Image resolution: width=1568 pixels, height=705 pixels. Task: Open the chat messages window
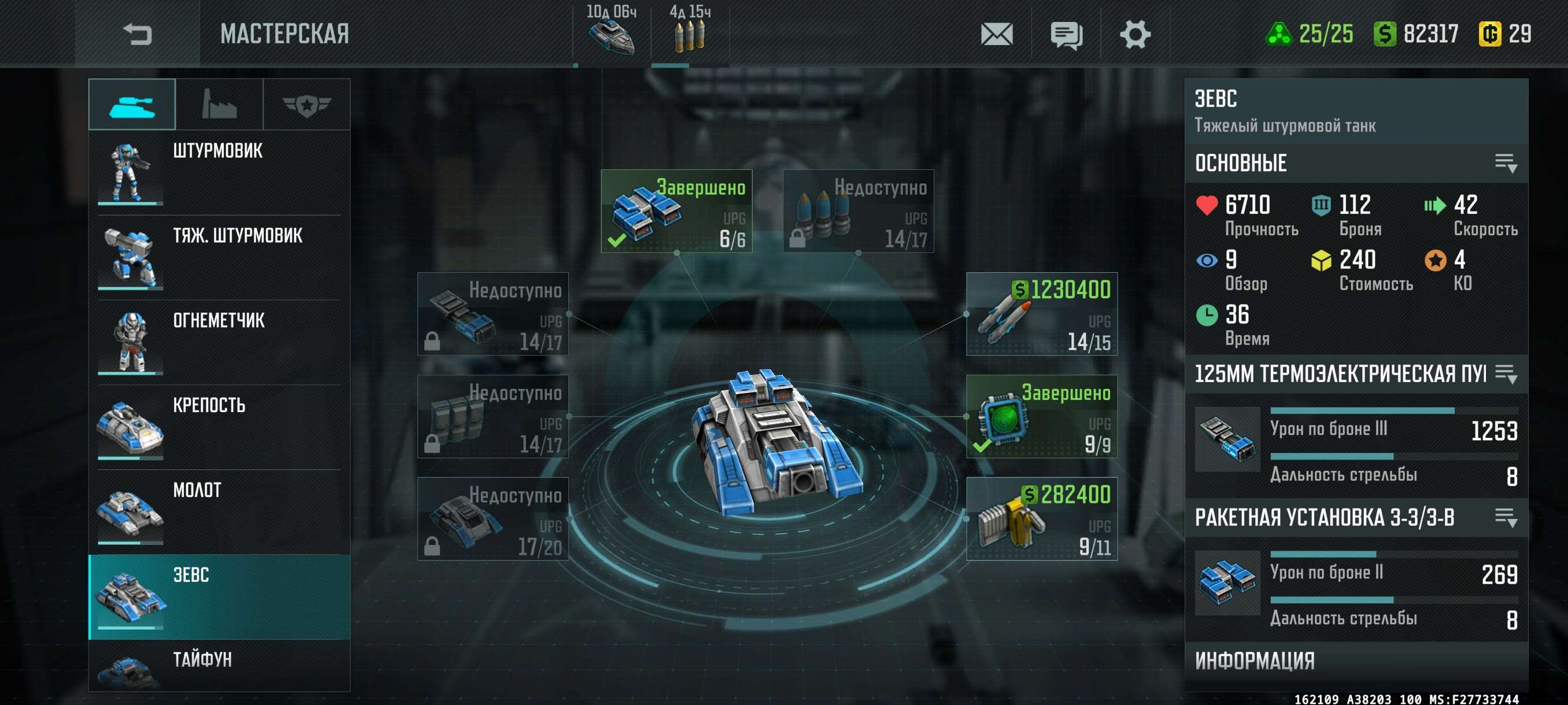1066,34
